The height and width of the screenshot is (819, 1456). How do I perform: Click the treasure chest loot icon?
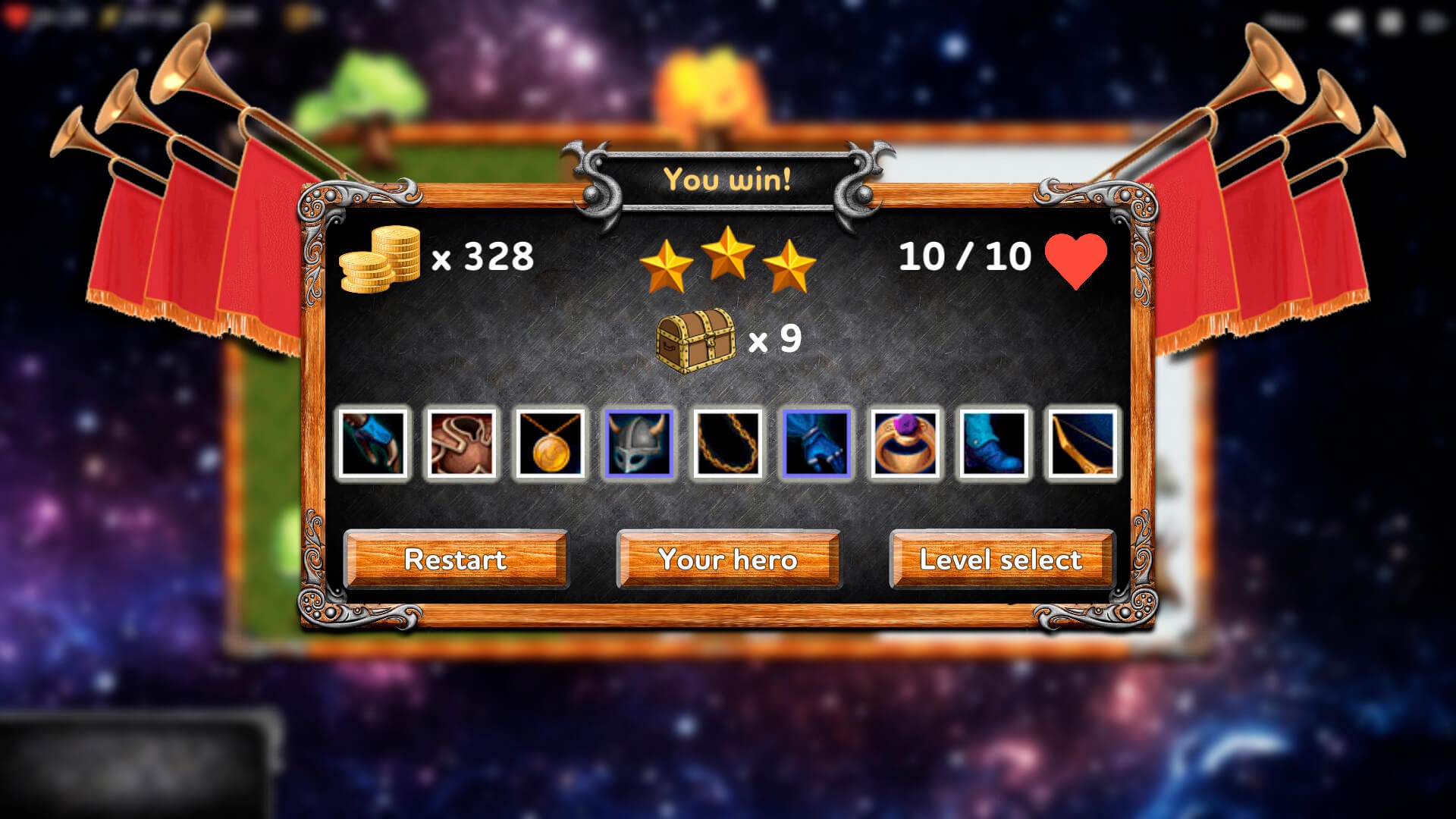(x=695, y=340)
